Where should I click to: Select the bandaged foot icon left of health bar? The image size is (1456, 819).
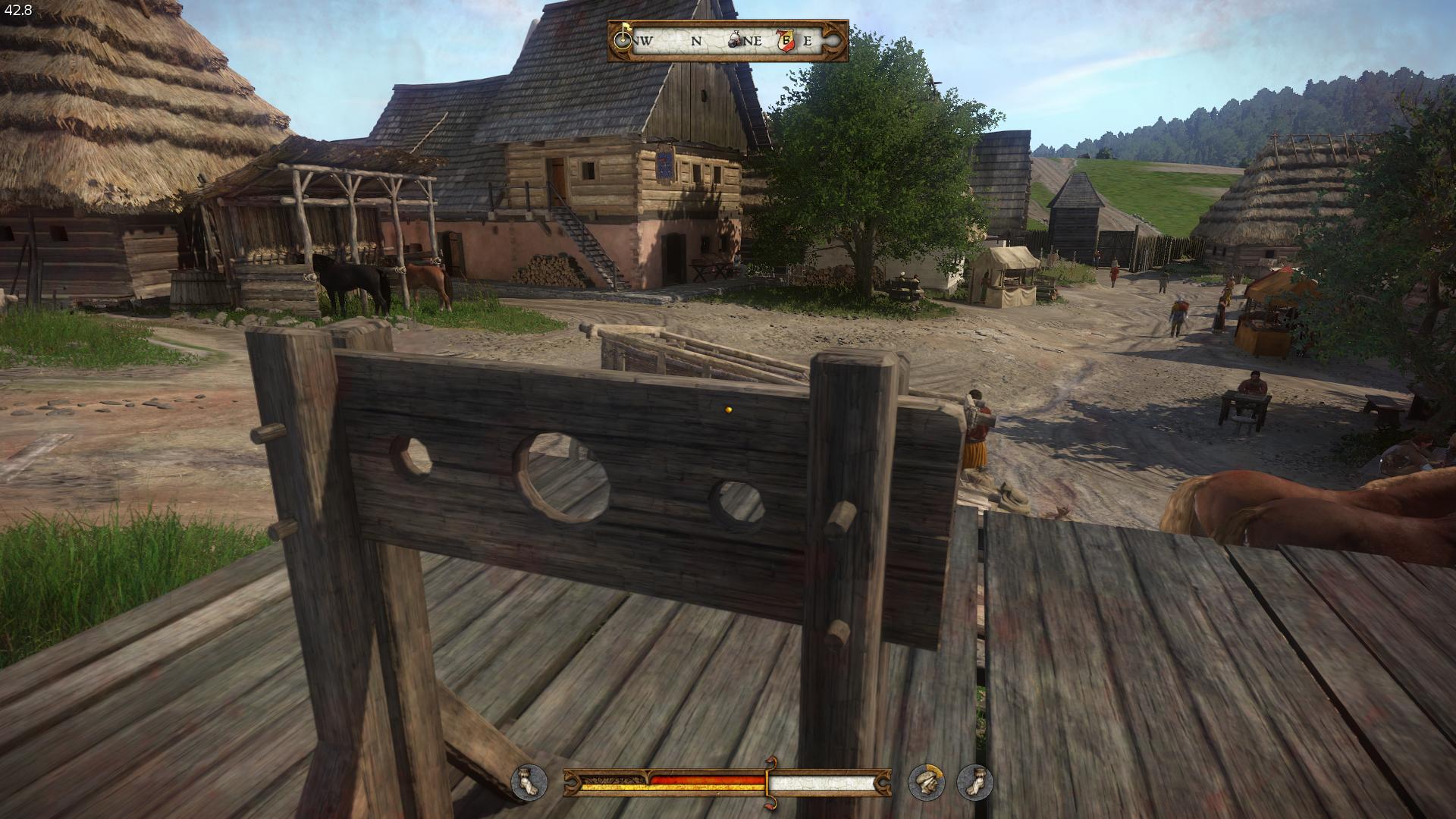529,782
